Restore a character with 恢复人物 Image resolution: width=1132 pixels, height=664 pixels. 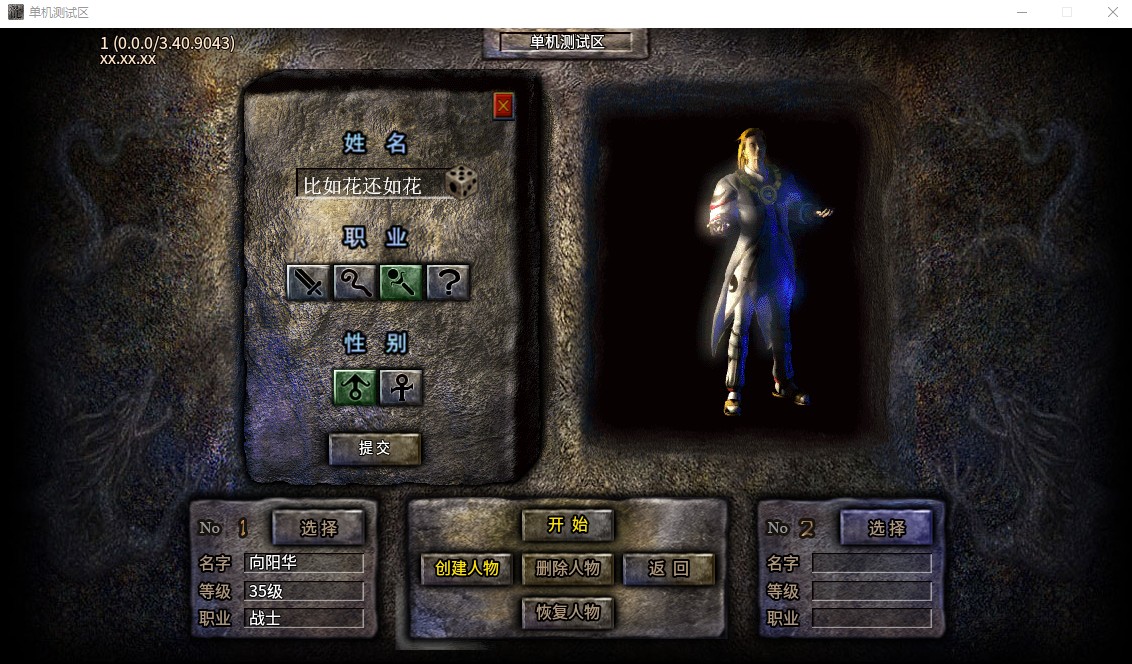point(567,612)
